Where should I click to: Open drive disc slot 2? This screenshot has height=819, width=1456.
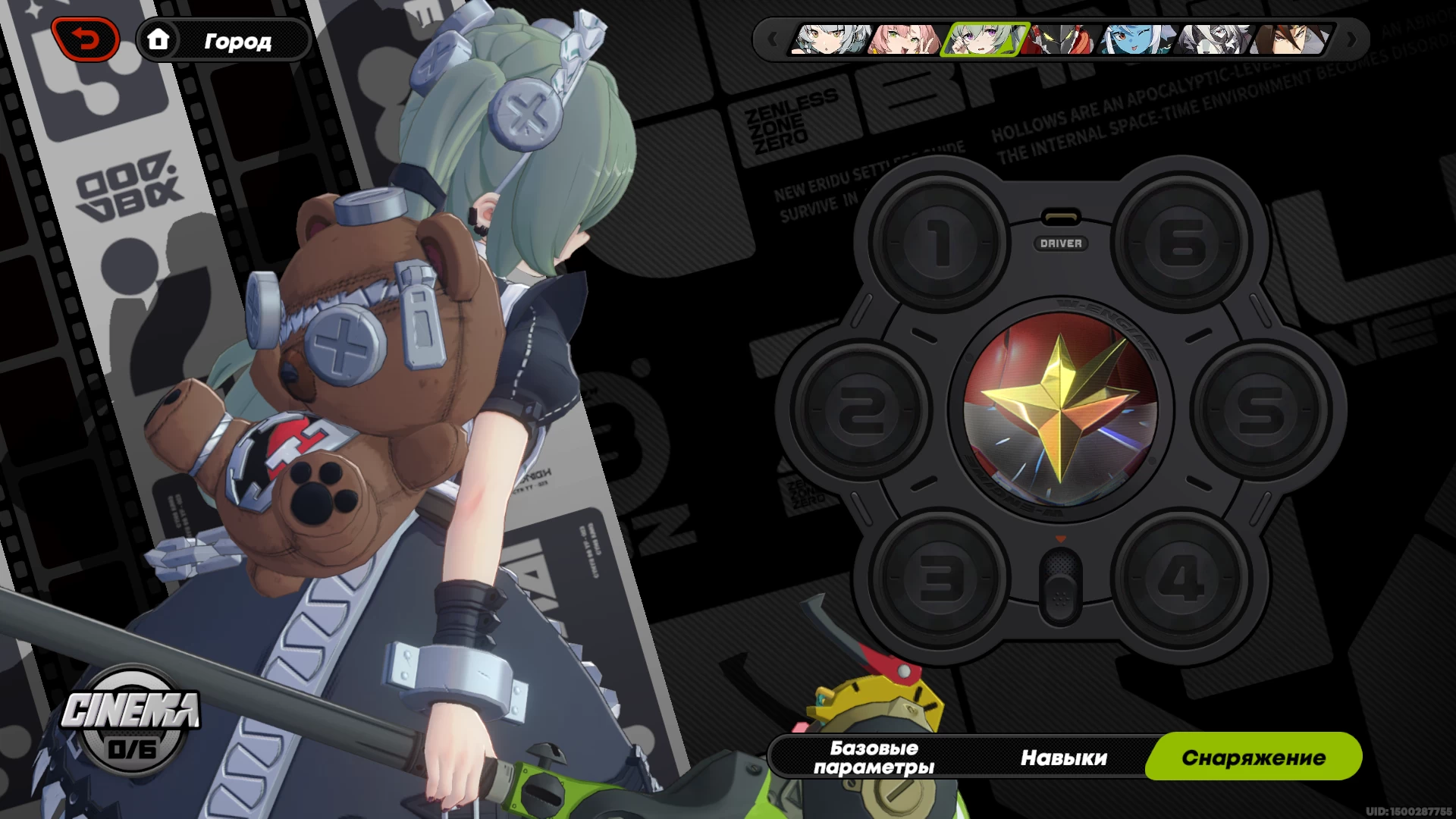pyautogui.click(x=861, y=410)
